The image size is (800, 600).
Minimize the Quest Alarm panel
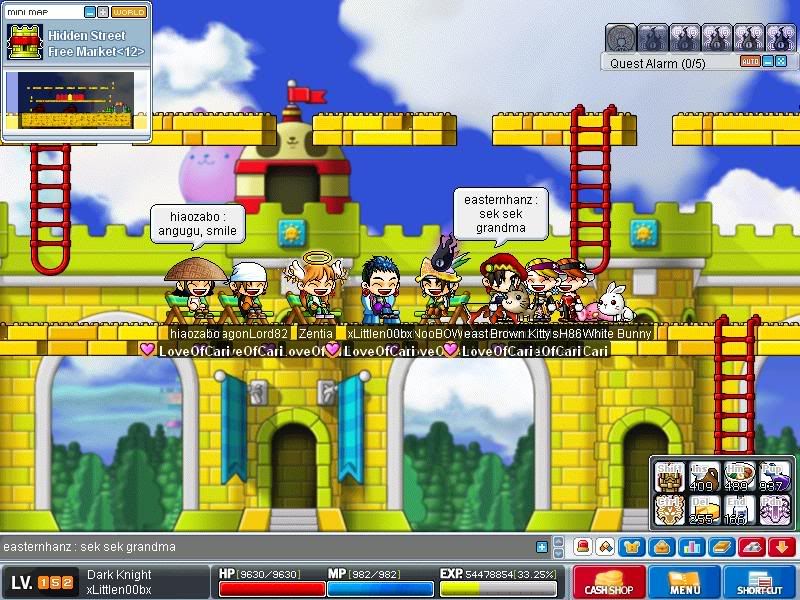(x=767, y=62)
